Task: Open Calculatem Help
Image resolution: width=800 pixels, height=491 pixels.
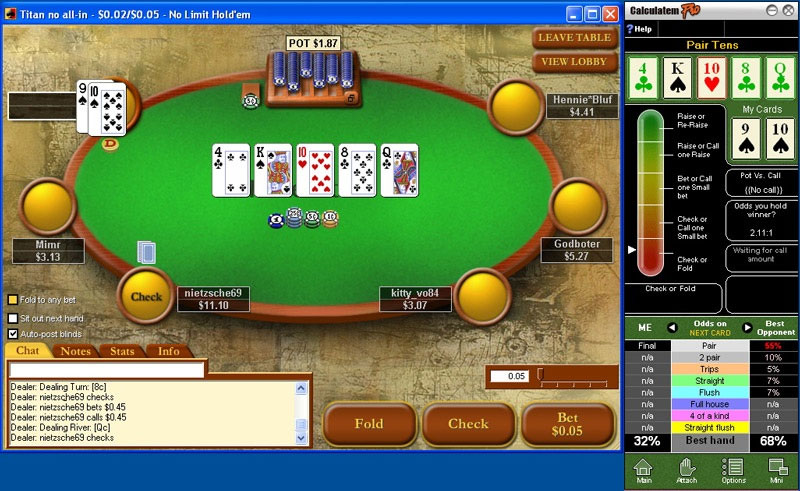Action: click(x=640, y=29)
